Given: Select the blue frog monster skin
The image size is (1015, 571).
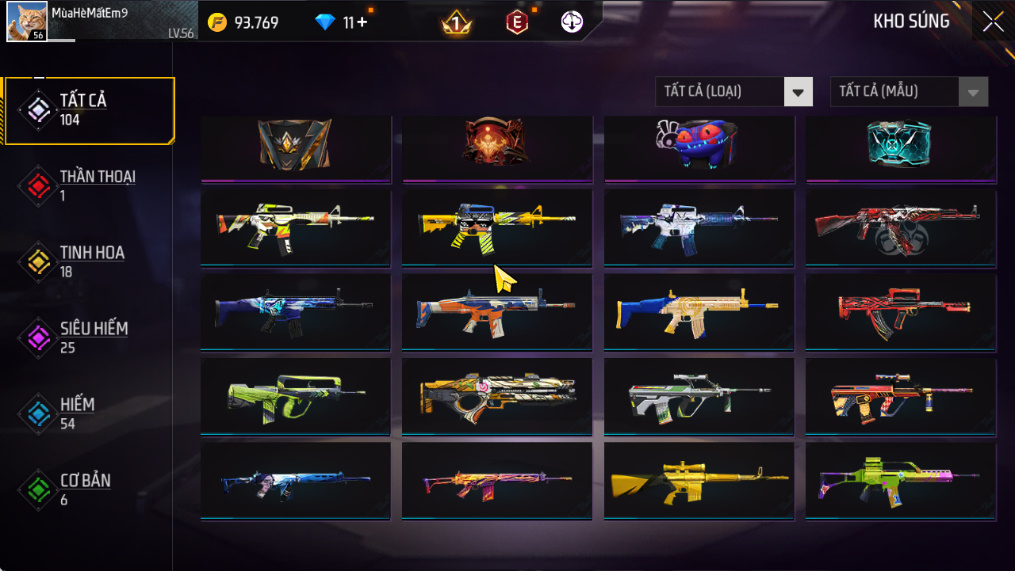Looking at the screenshot, I should pos(699,147).
